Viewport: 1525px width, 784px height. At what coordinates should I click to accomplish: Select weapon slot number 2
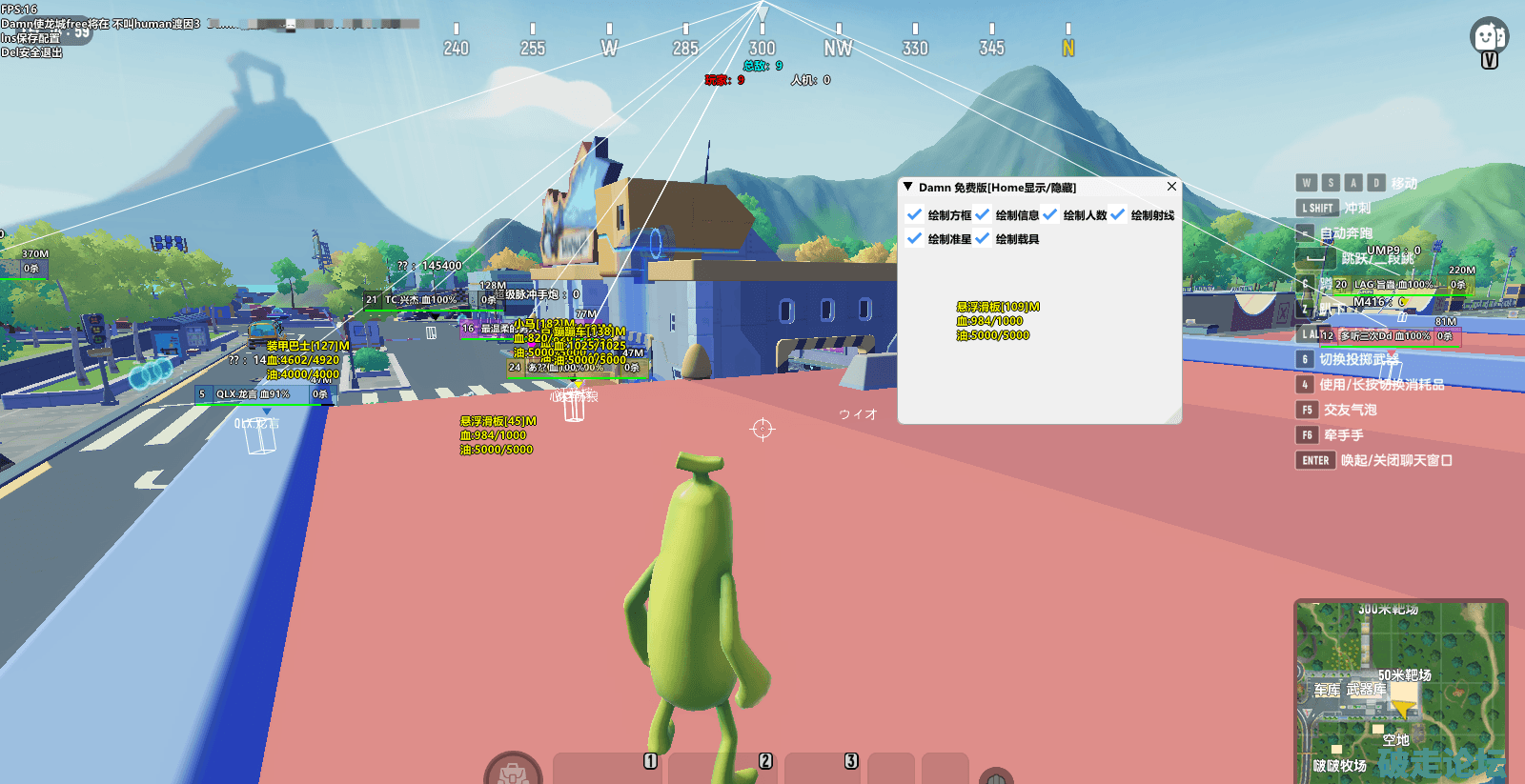pos(724,768)
